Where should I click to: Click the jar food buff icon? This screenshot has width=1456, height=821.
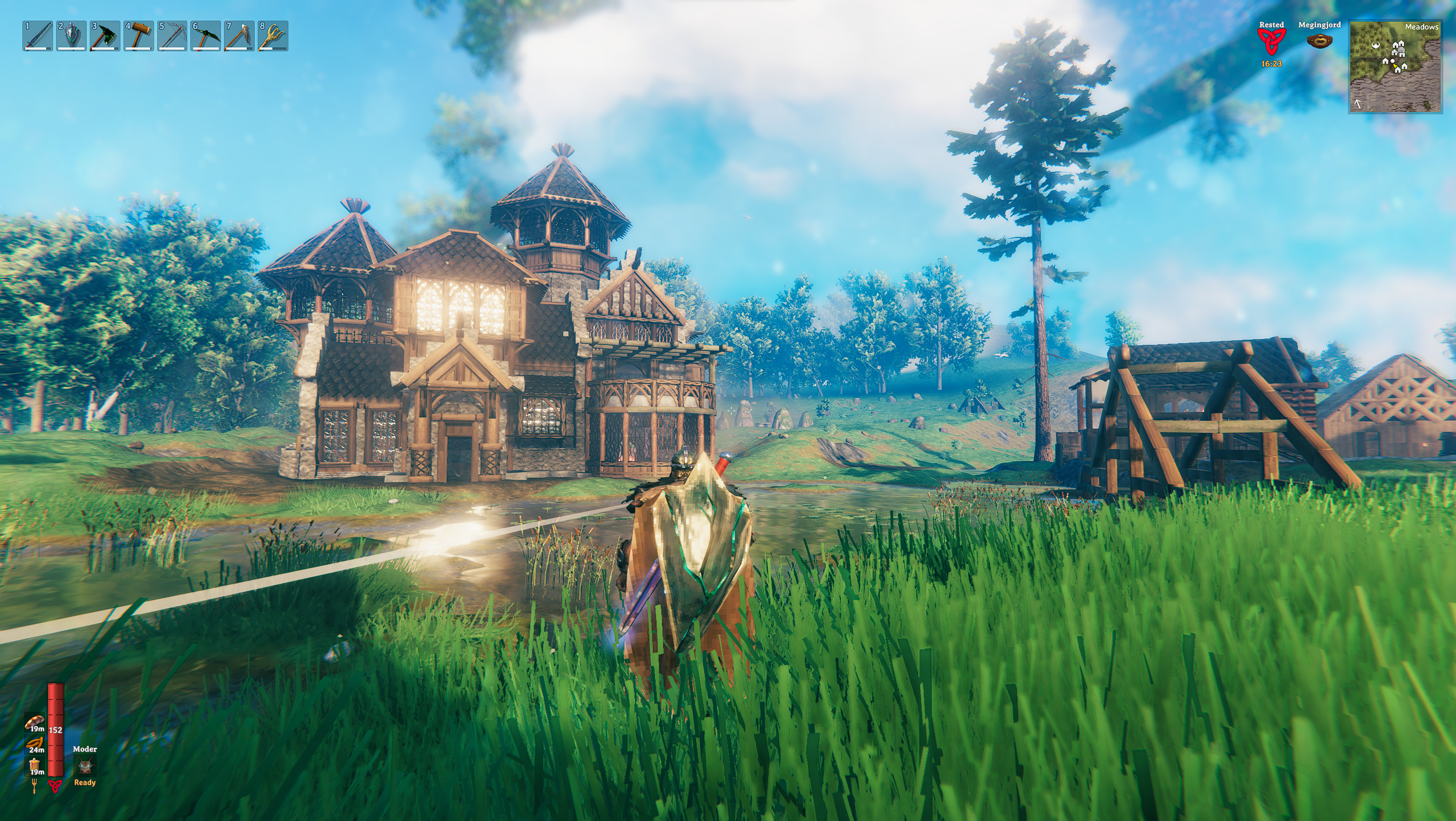pyautogui.click(x=35, y=765)
